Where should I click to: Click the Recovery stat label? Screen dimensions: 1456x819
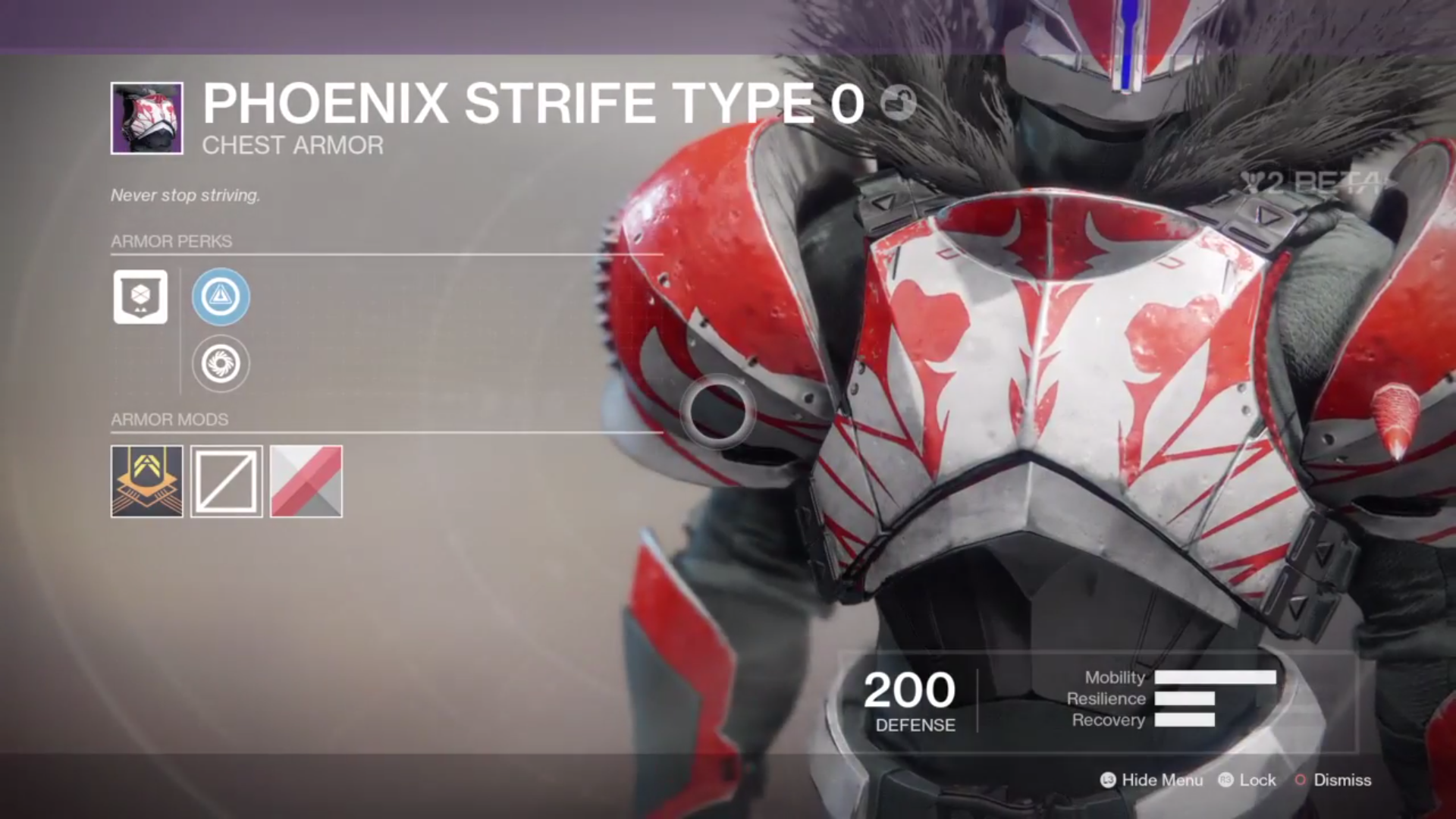click(x=1108, y=720)
